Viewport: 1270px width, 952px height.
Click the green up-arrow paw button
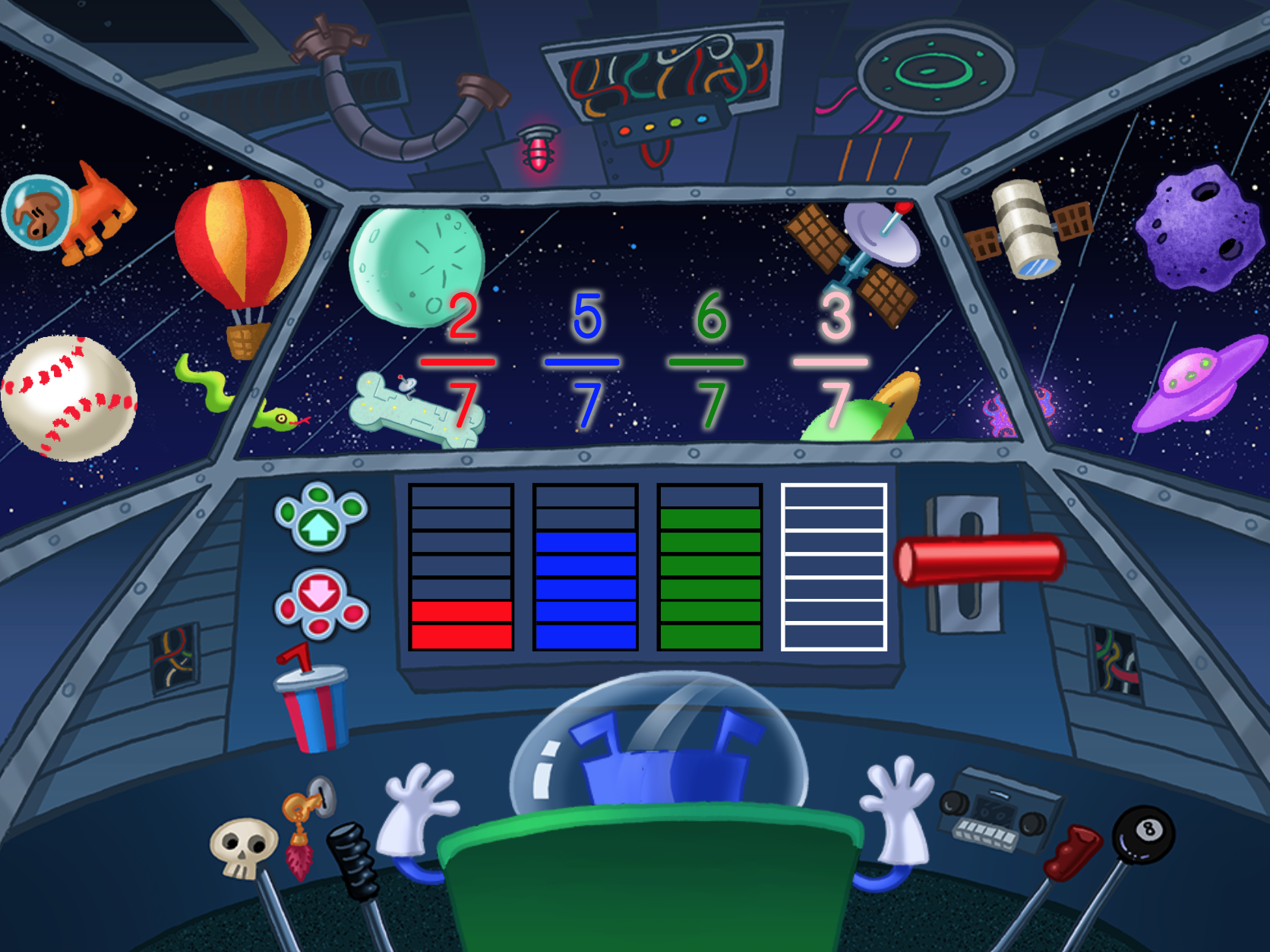point(321,518)
